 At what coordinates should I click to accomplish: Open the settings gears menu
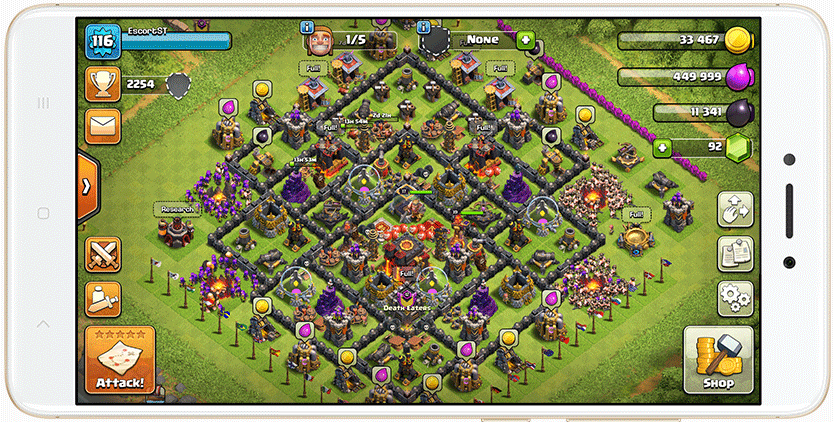coord(735,297)
